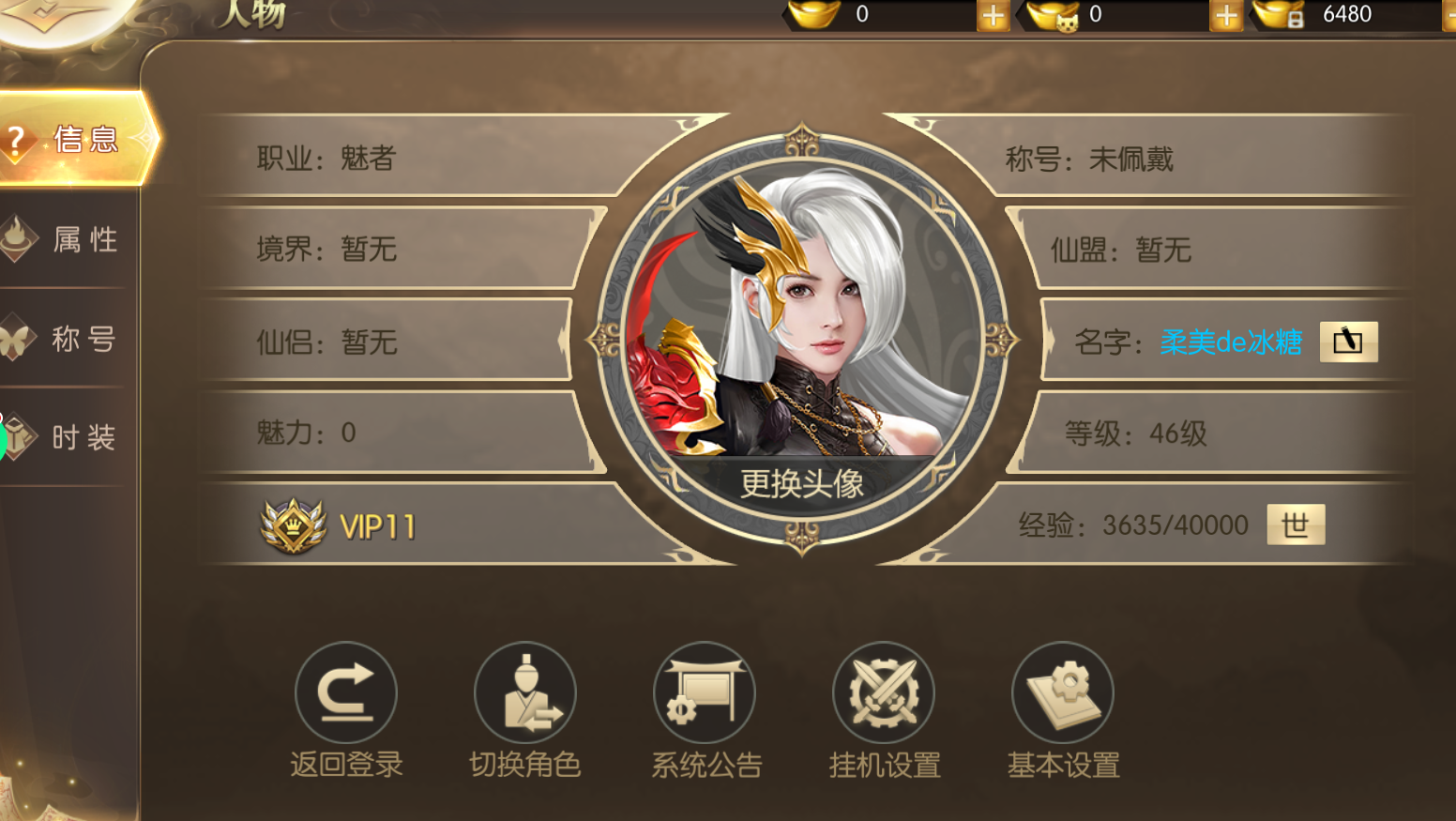This screenshot has height=821, width=1456.
Task: Open 挂机设置 auto-battle settings
Action: click(x=884, y=694)
